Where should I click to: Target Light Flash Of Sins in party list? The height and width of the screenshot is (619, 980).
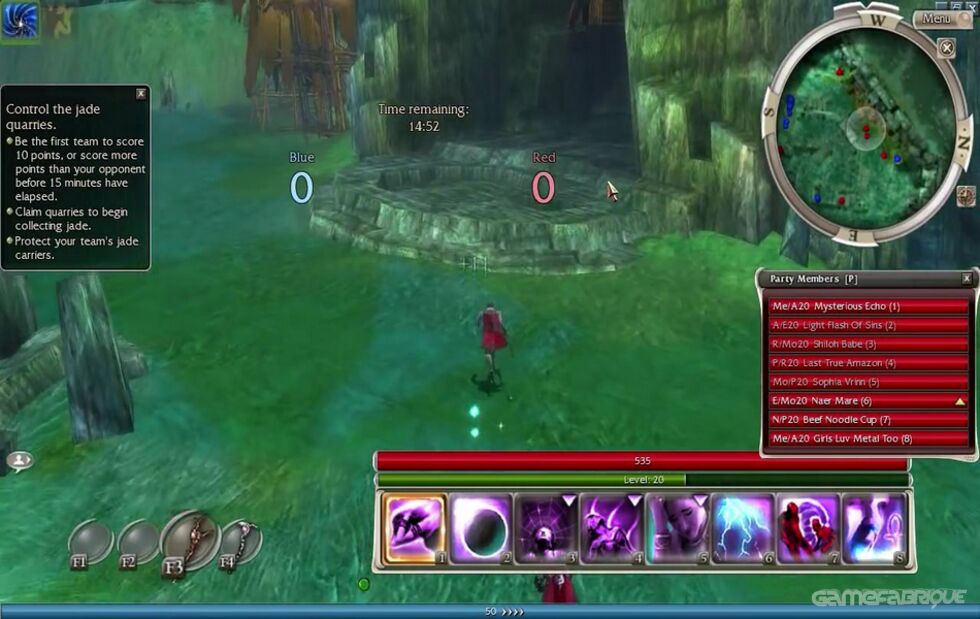pyautogui.click(x=868, y=325)
